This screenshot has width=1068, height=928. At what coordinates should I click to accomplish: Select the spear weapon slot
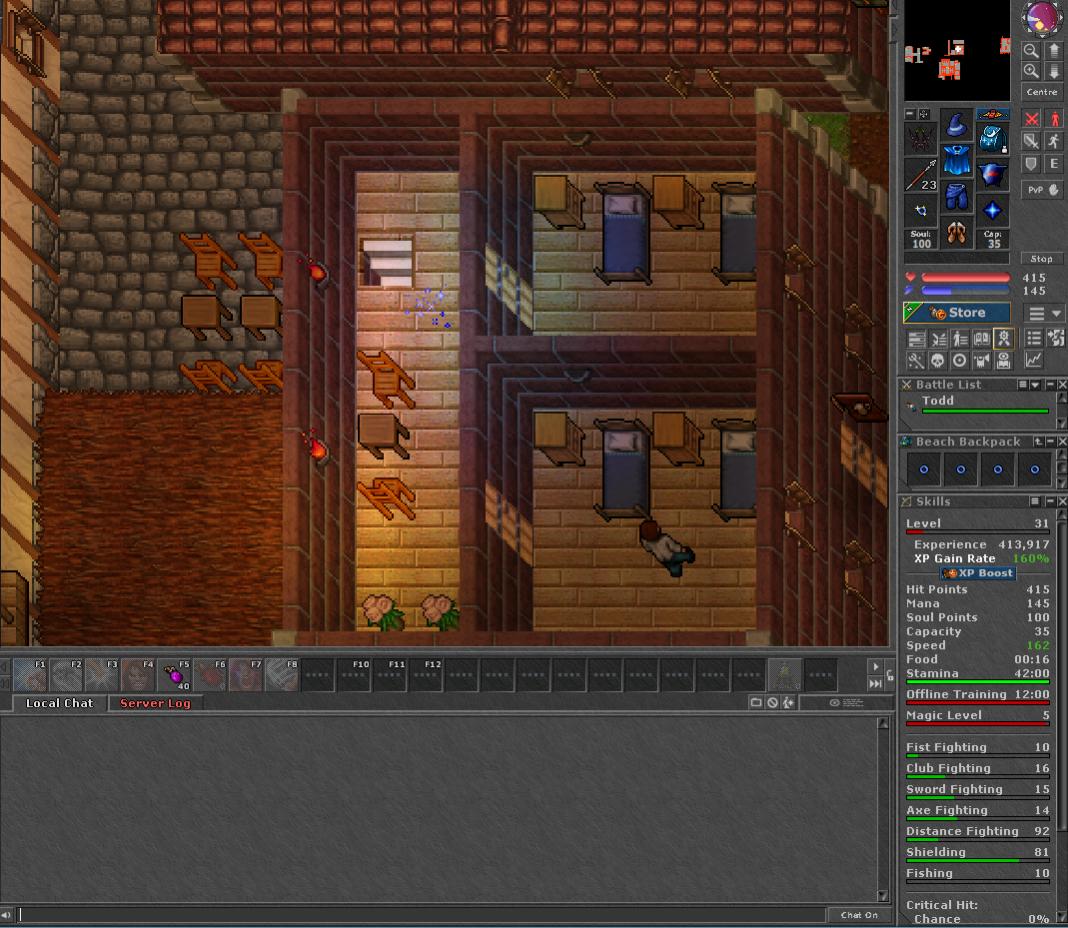point(921,175)
